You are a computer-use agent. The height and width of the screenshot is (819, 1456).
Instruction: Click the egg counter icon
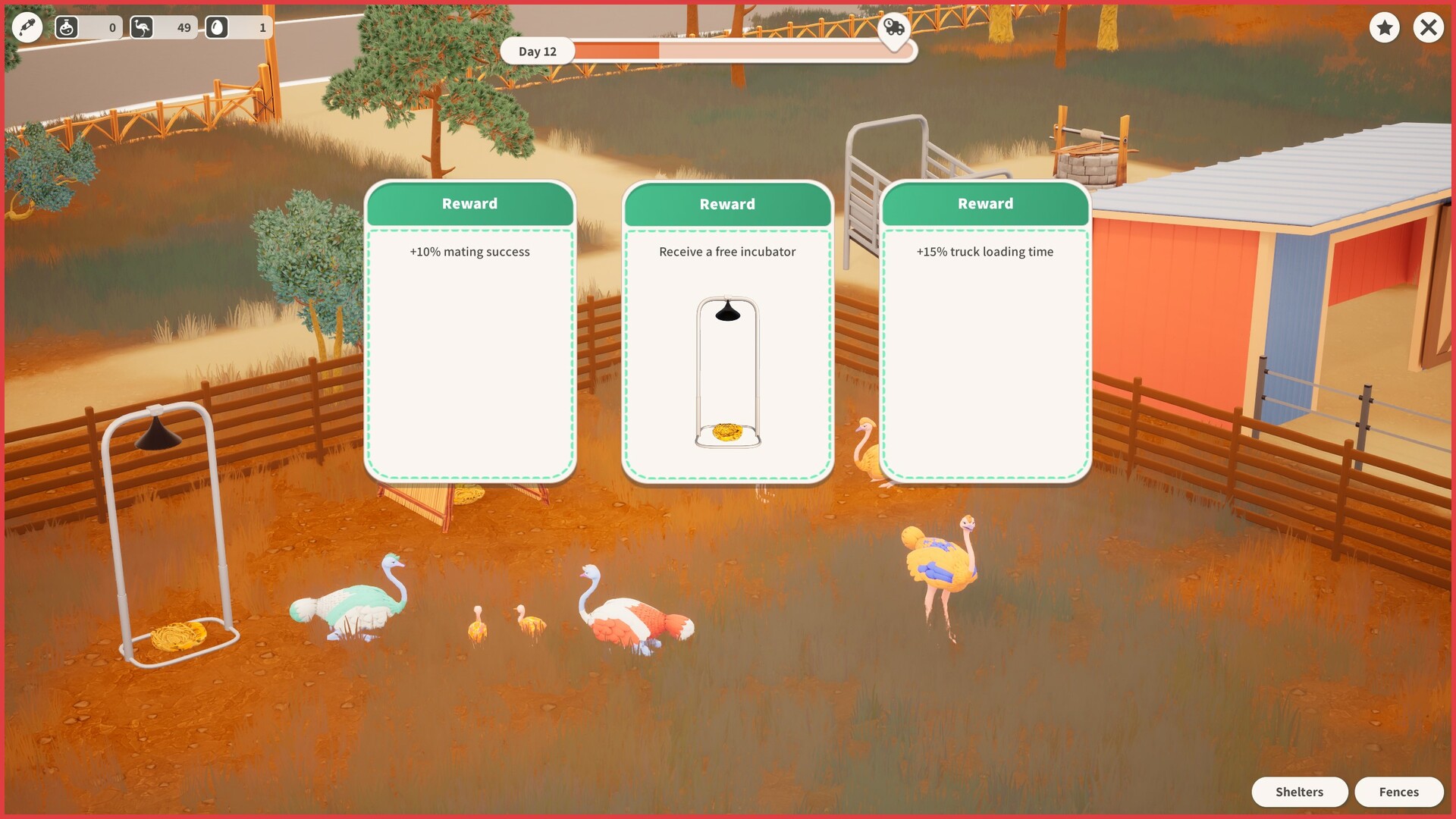click(x=216, y=27)
